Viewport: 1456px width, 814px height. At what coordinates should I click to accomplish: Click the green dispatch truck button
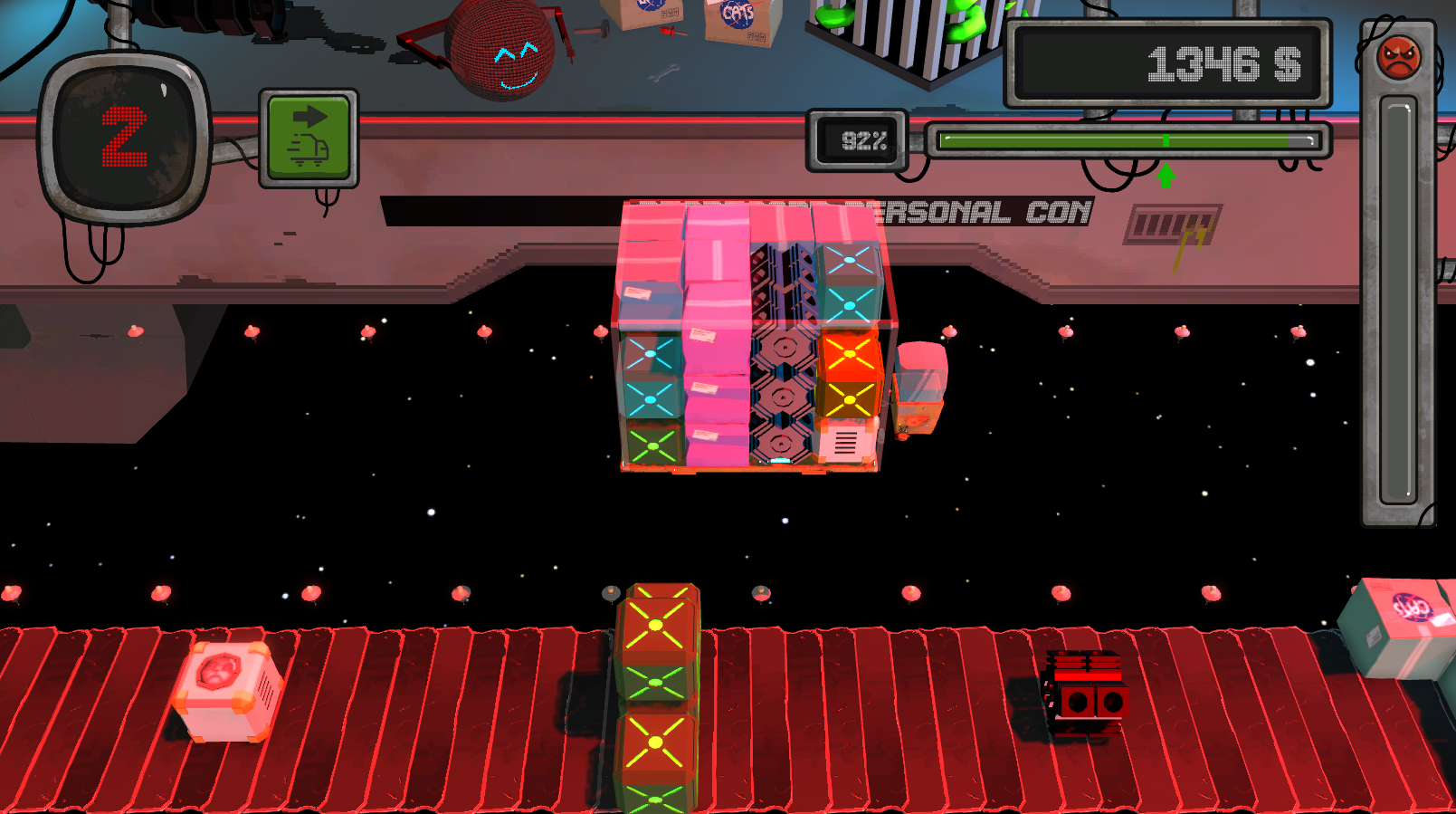[x=309, y=138]
